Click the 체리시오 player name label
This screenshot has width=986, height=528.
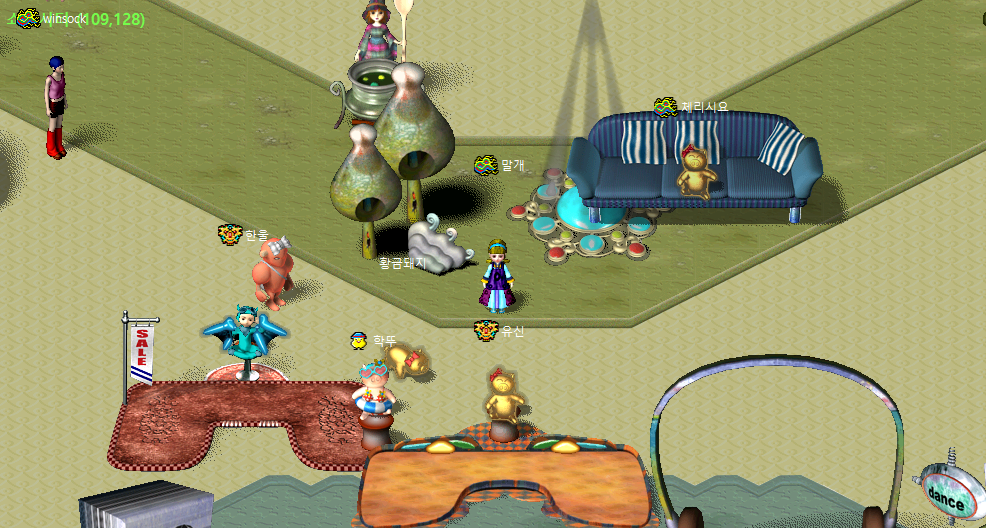704,106
